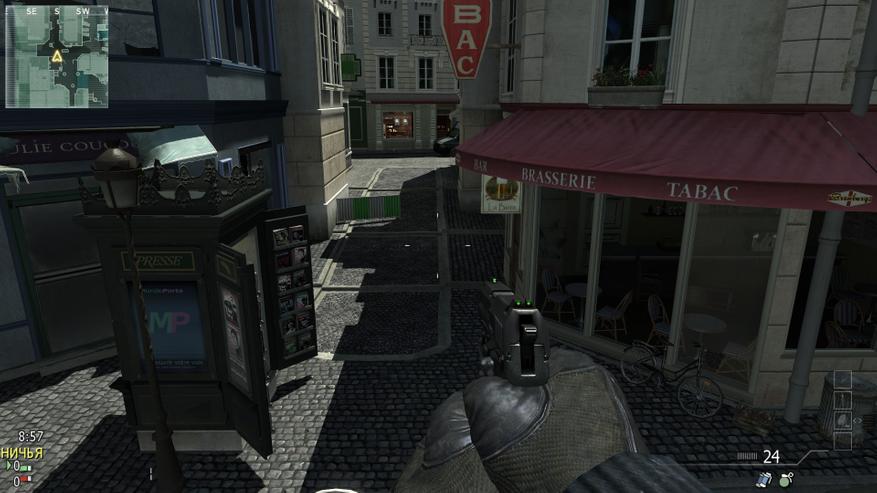Choose the green frag grenade icon
The width and height of the screenshot is (877, 493).
(786, 479)
